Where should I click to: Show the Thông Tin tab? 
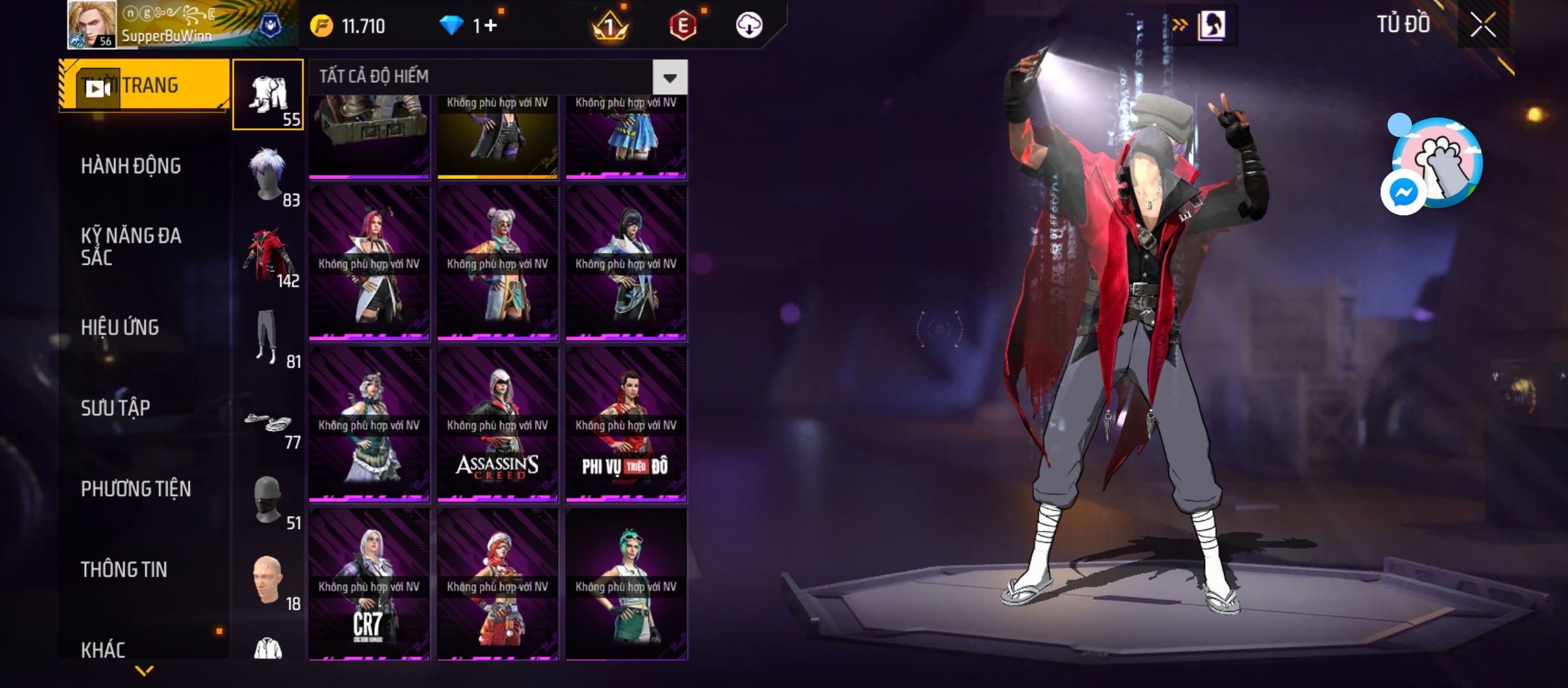click(x=124, y=570)
